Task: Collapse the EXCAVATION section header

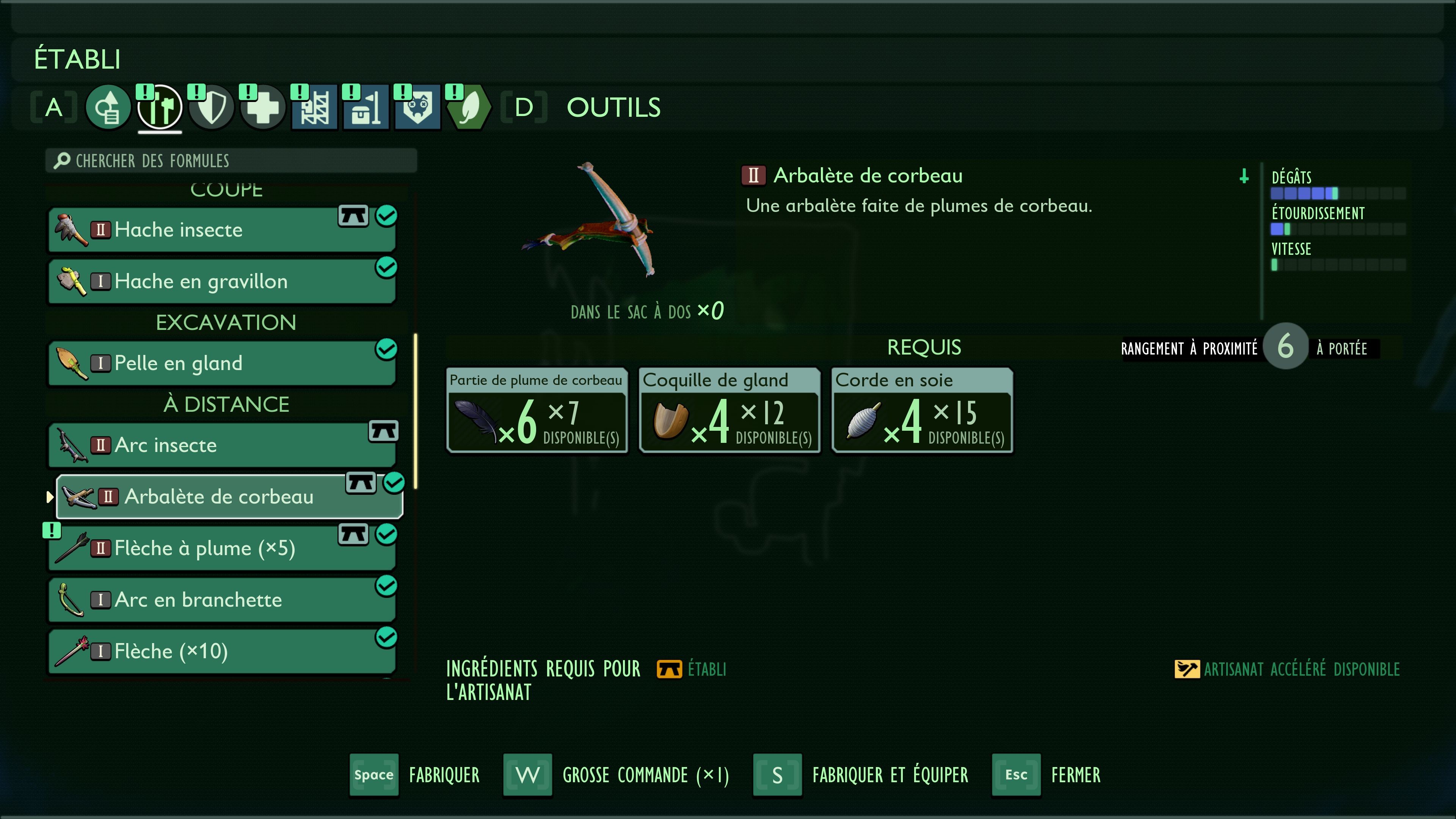Action: [x=226, y=322]
